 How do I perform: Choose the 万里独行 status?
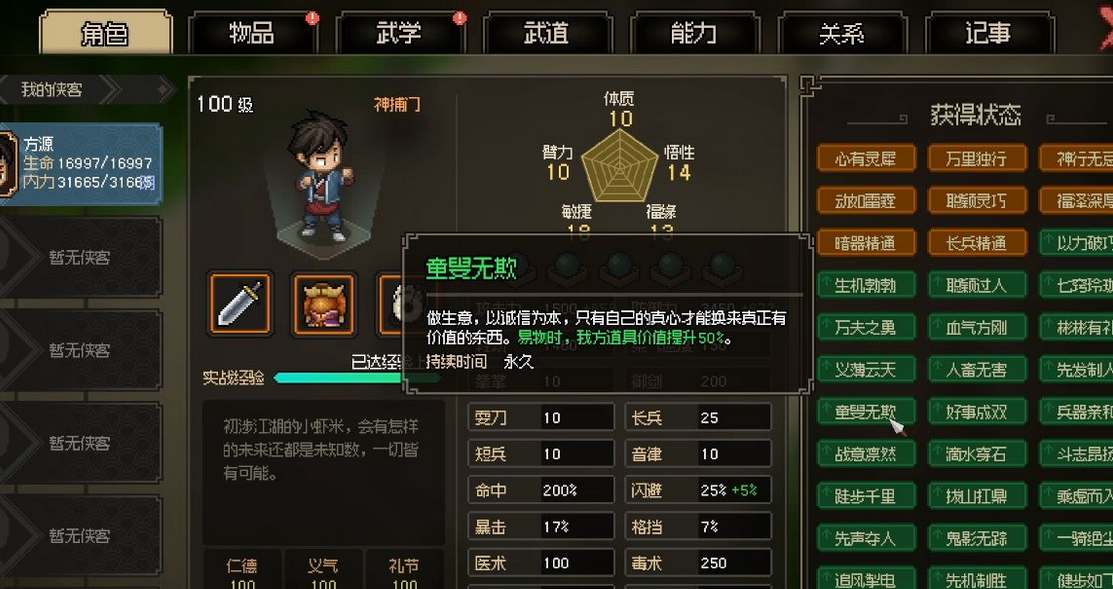pyautogui.click(x=976, y=158)
